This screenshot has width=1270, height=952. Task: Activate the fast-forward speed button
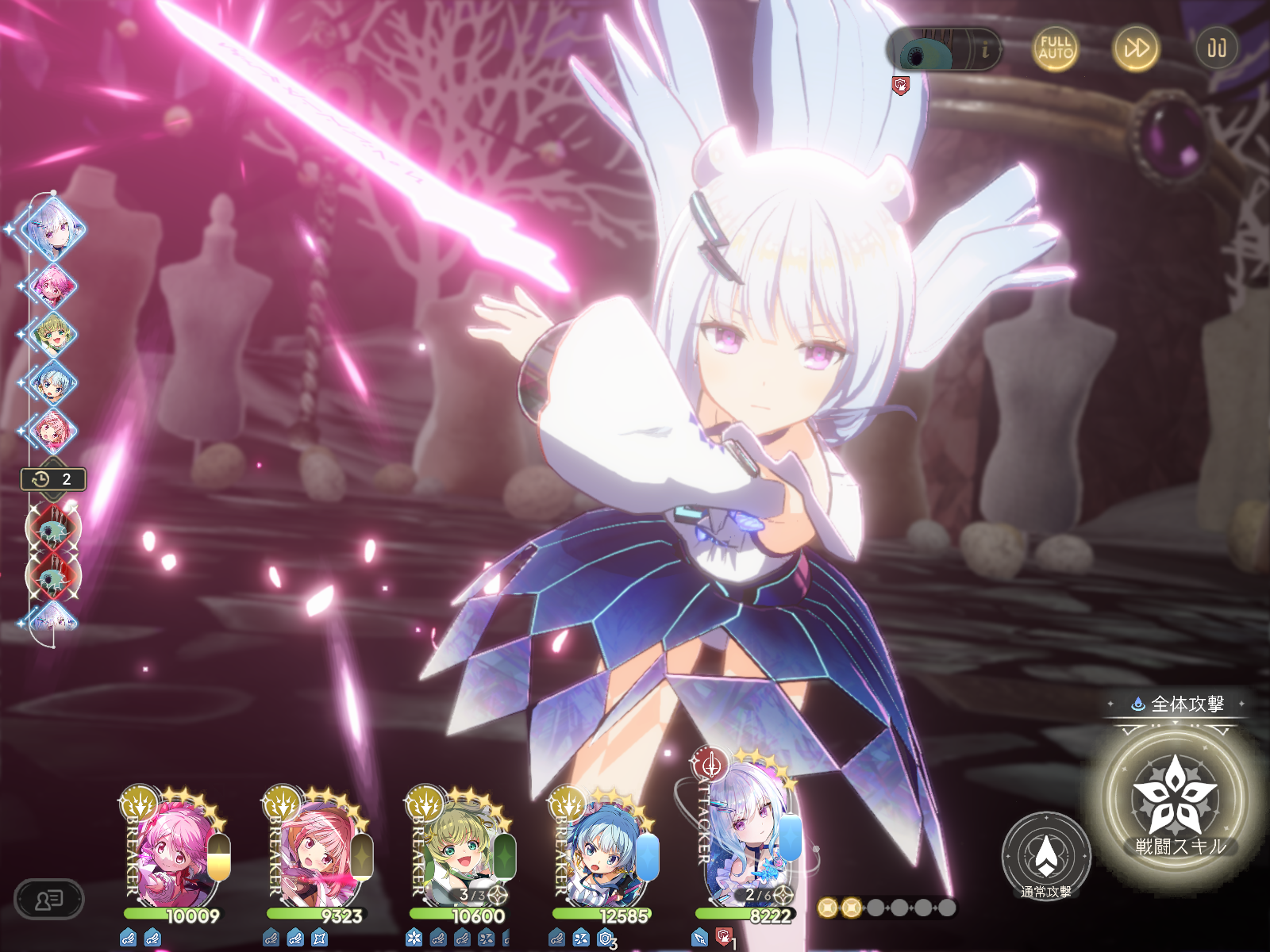1135,48
